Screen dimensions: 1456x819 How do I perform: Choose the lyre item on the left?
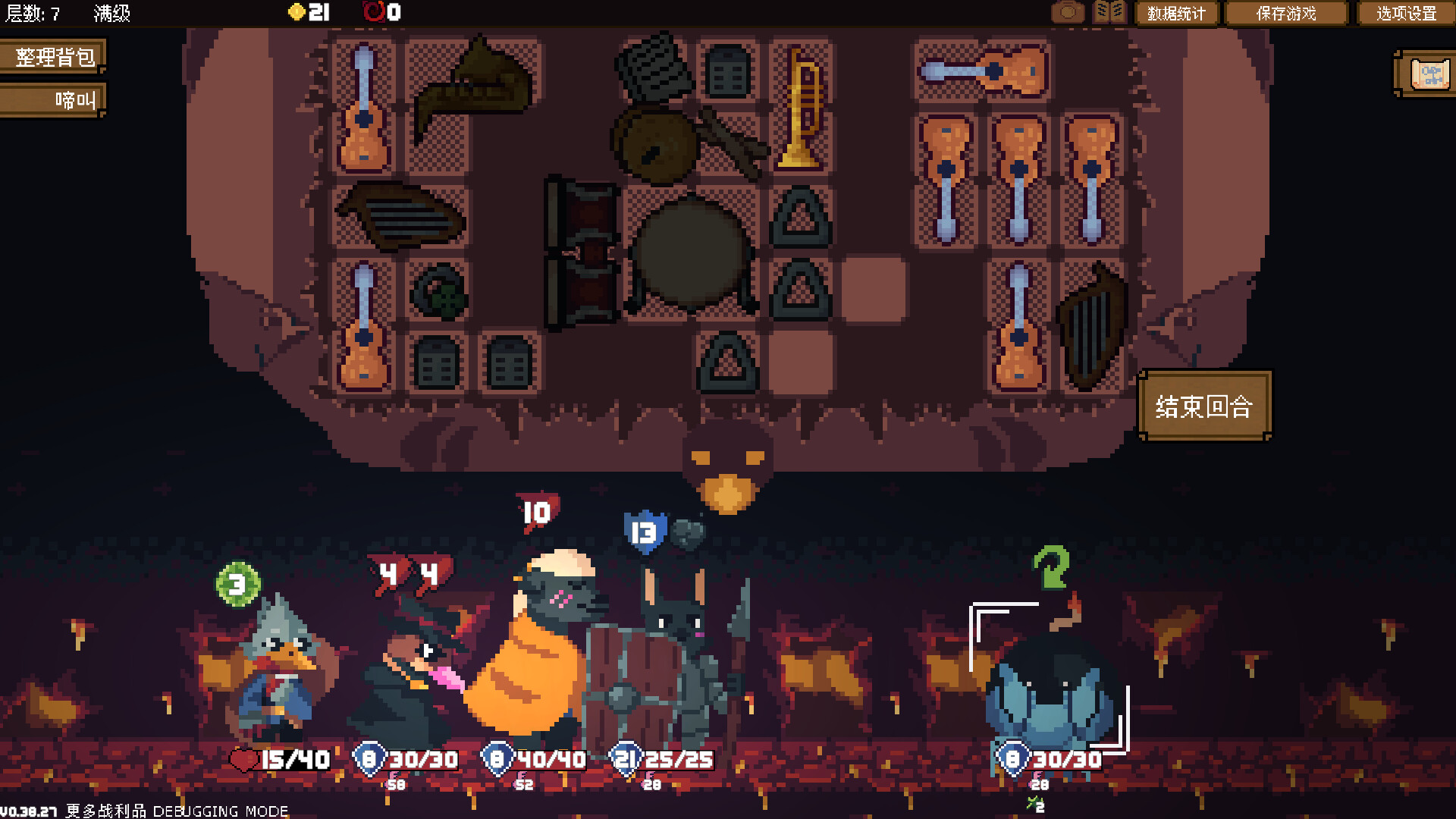tap(400, 215)
